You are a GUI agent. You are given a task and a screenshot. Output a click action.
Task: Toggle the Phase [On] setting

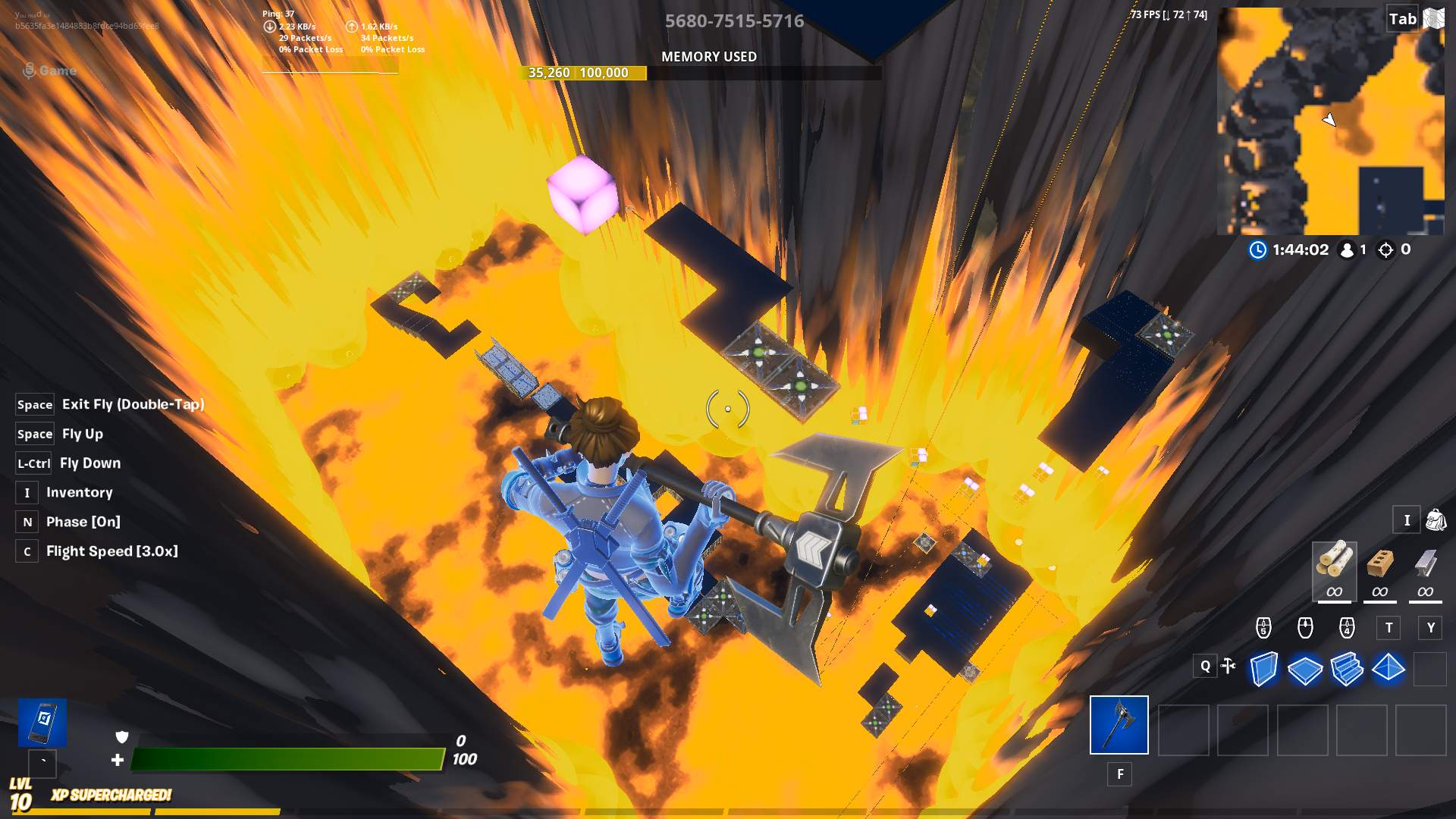[x=83, y=521]
